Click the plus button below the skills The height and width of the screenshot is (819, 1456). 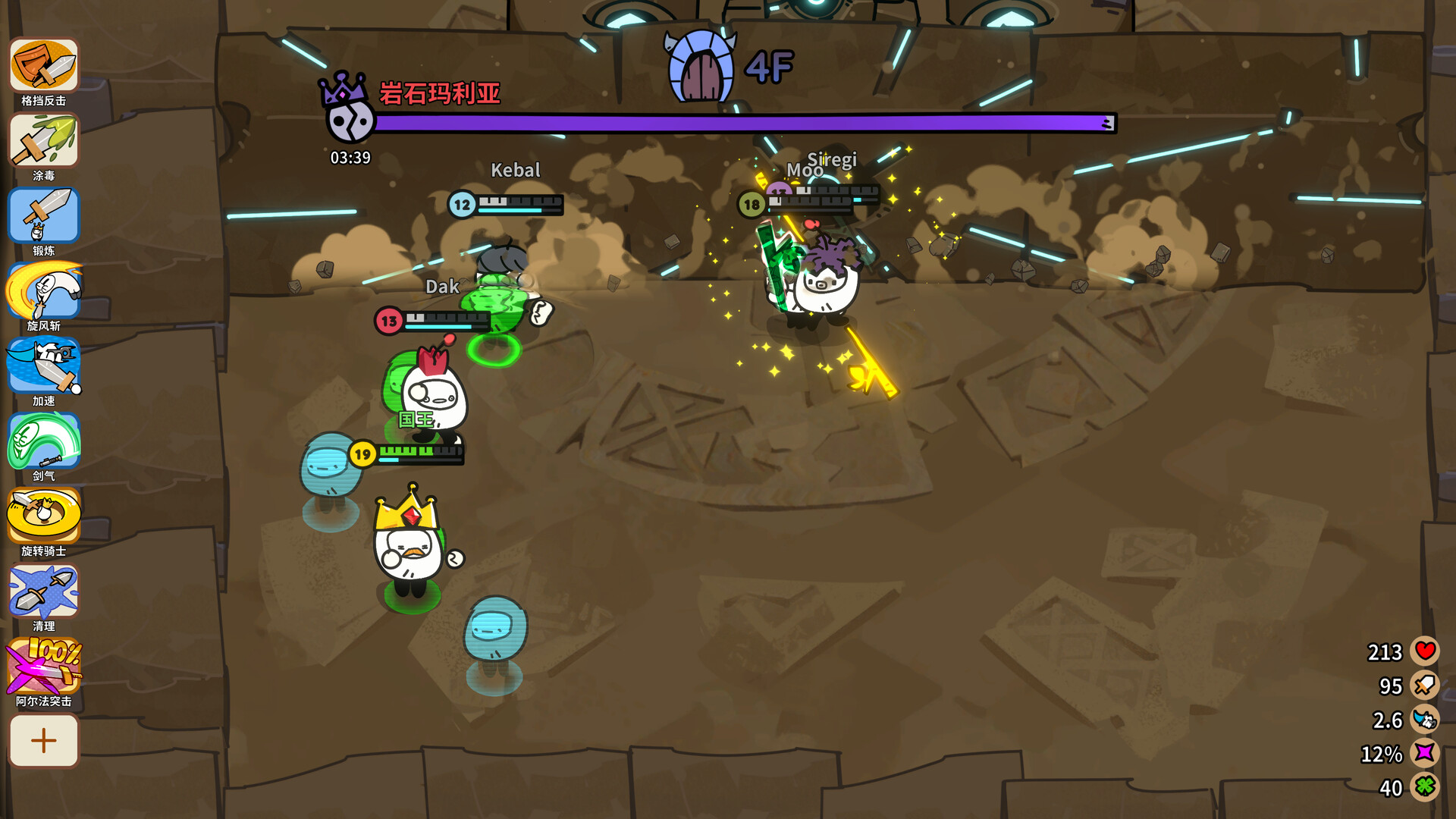(x=43, y=740)
